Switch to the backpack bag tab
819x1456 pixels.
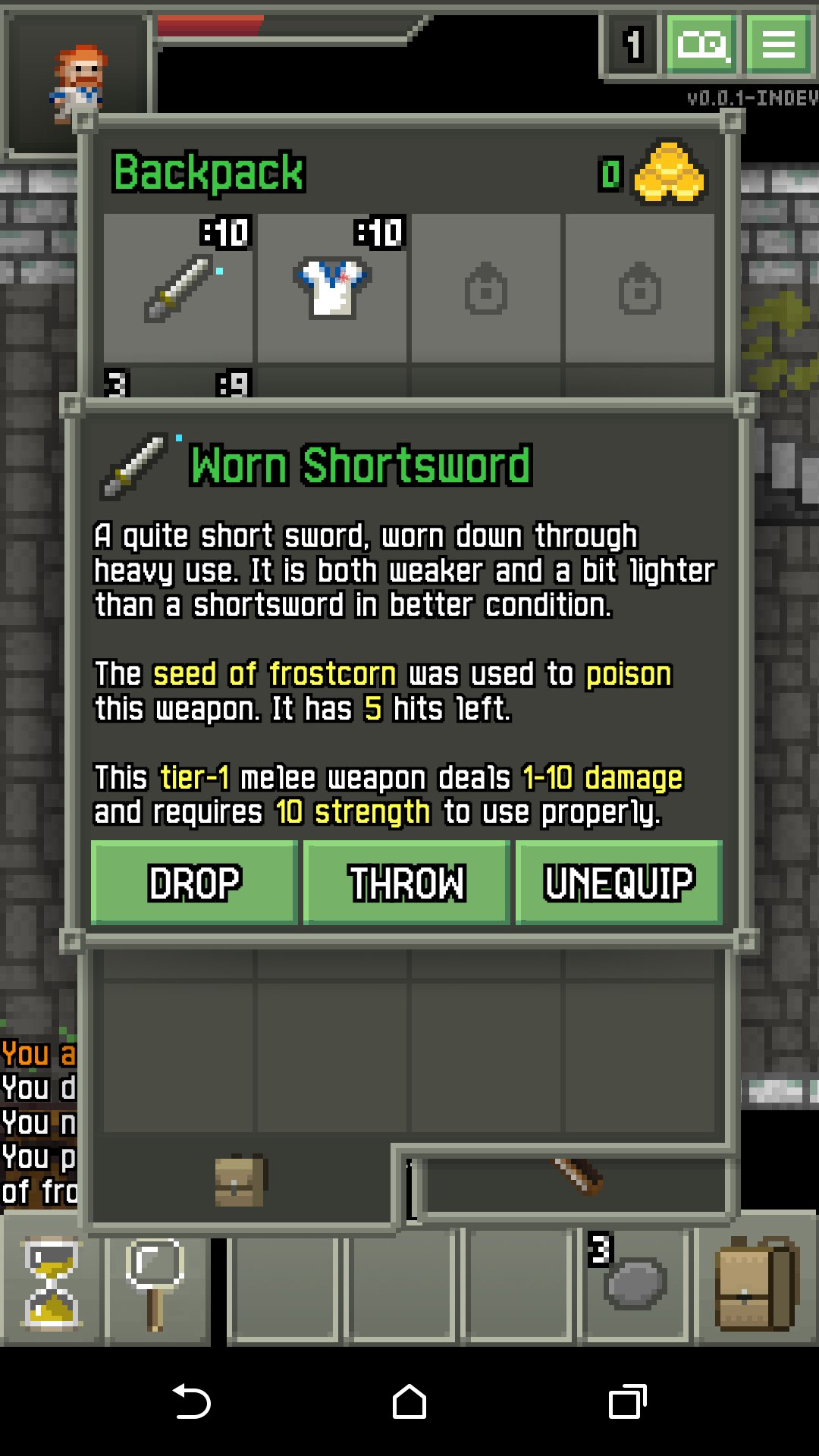point(240,1181)
